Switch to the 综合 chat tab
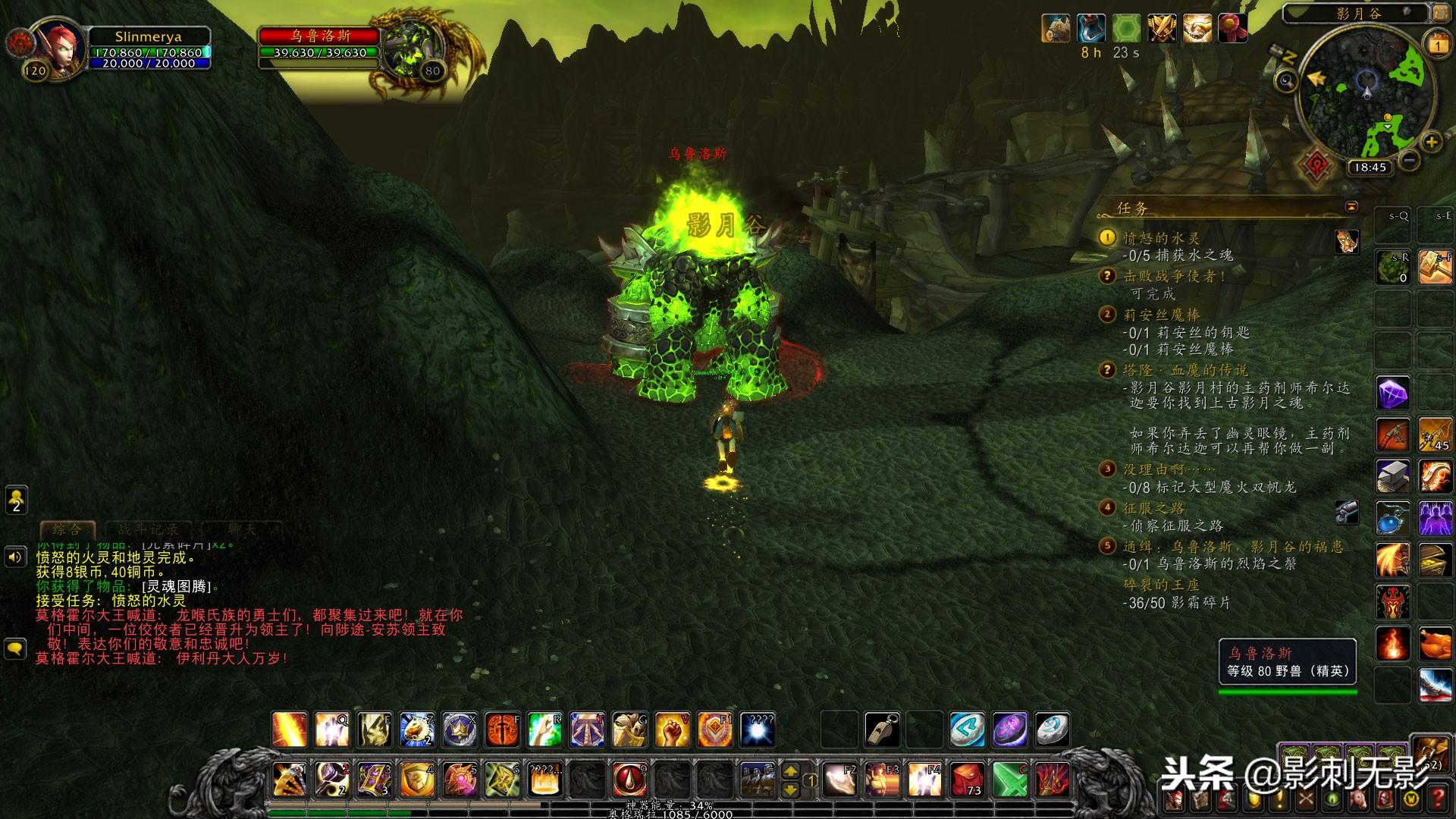This screenshot has height=819, width=1456. click(x=67, y=529)
